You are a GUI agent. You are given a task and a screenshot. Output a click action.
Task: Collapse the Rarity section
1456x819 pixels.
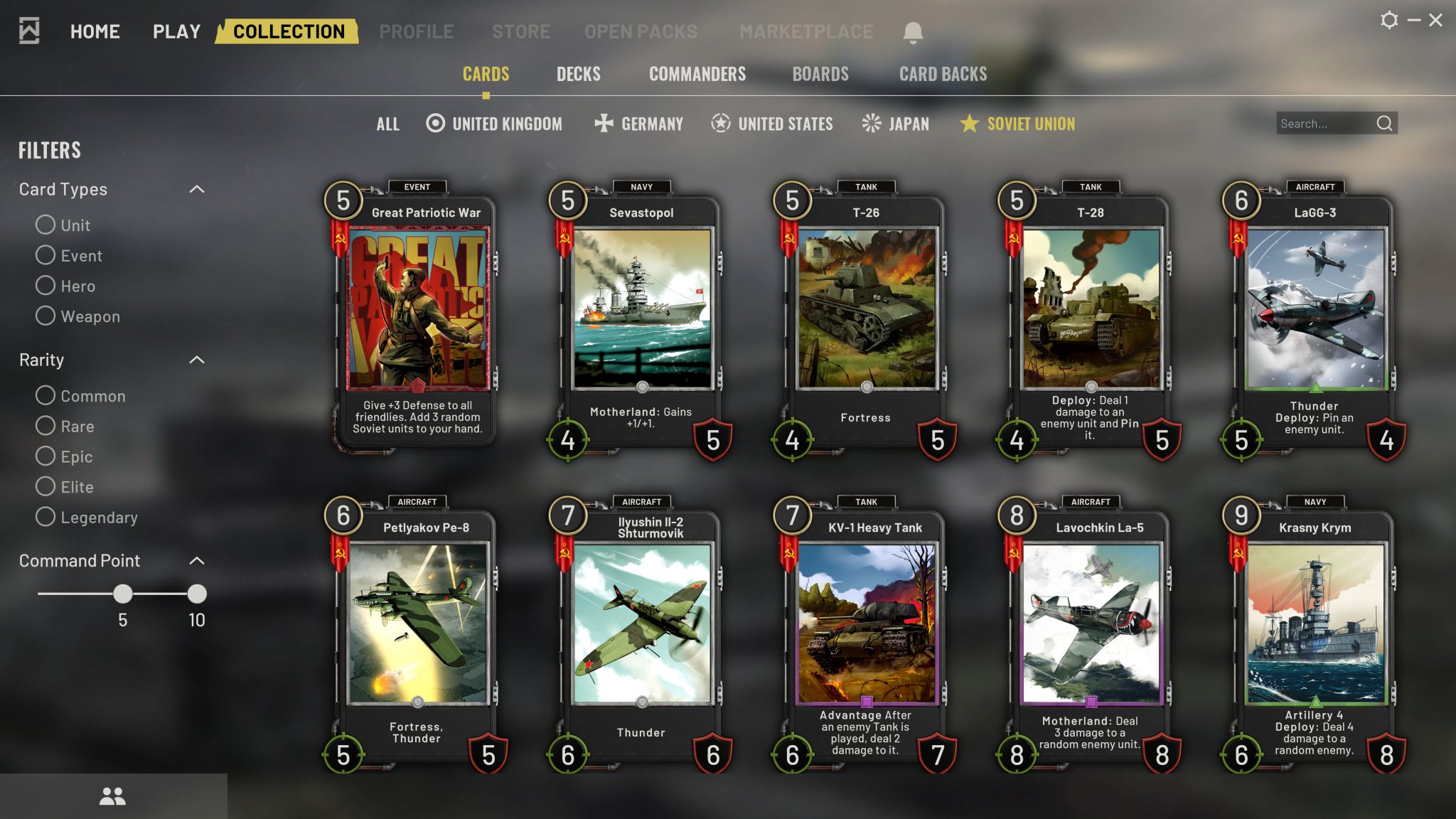[198, 359]
